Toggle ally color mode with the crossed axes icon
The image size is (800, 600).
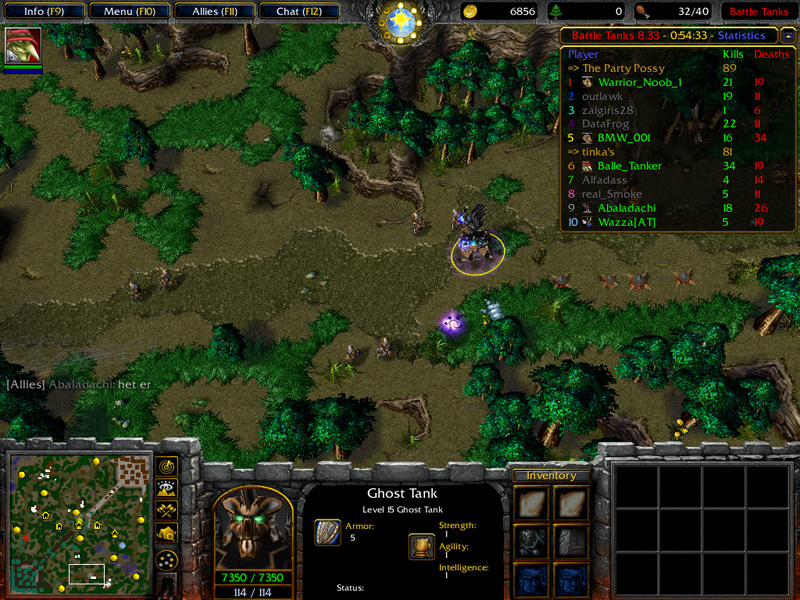(167, 511)
